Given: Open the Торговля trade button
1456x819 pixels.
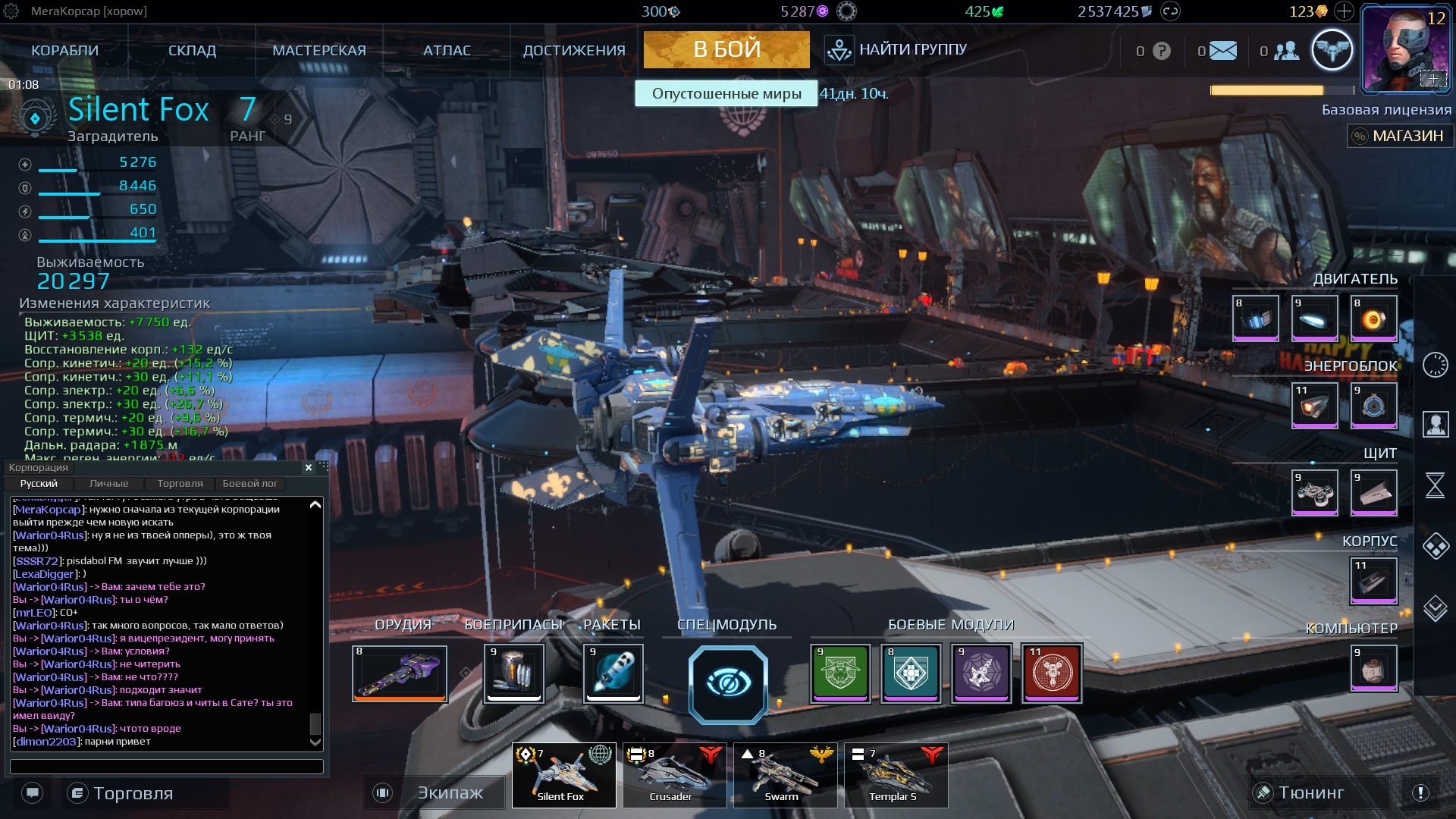Looking at the screenshot, I should pyautogui.click(x=132, y=793).
